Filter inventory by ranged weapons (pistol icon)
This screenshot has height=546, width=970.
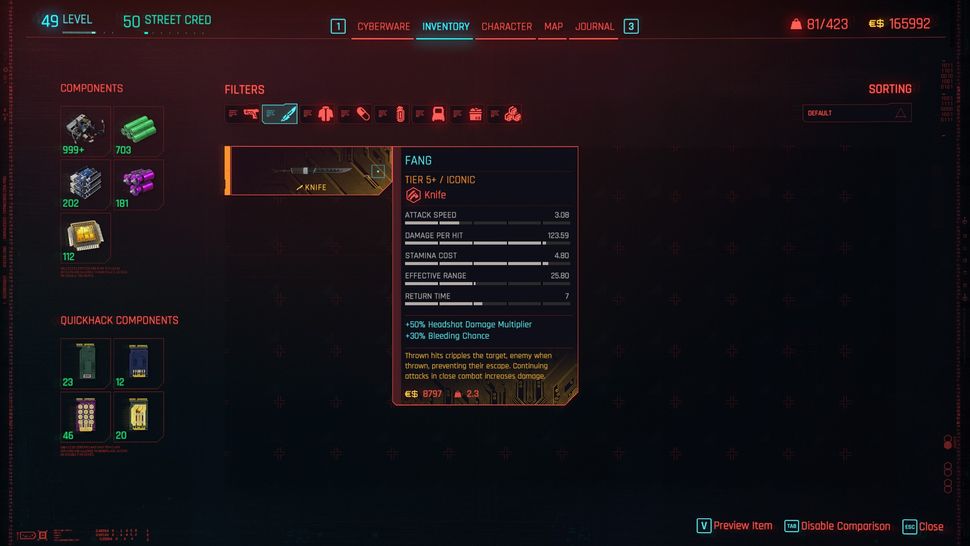(250, 114)
